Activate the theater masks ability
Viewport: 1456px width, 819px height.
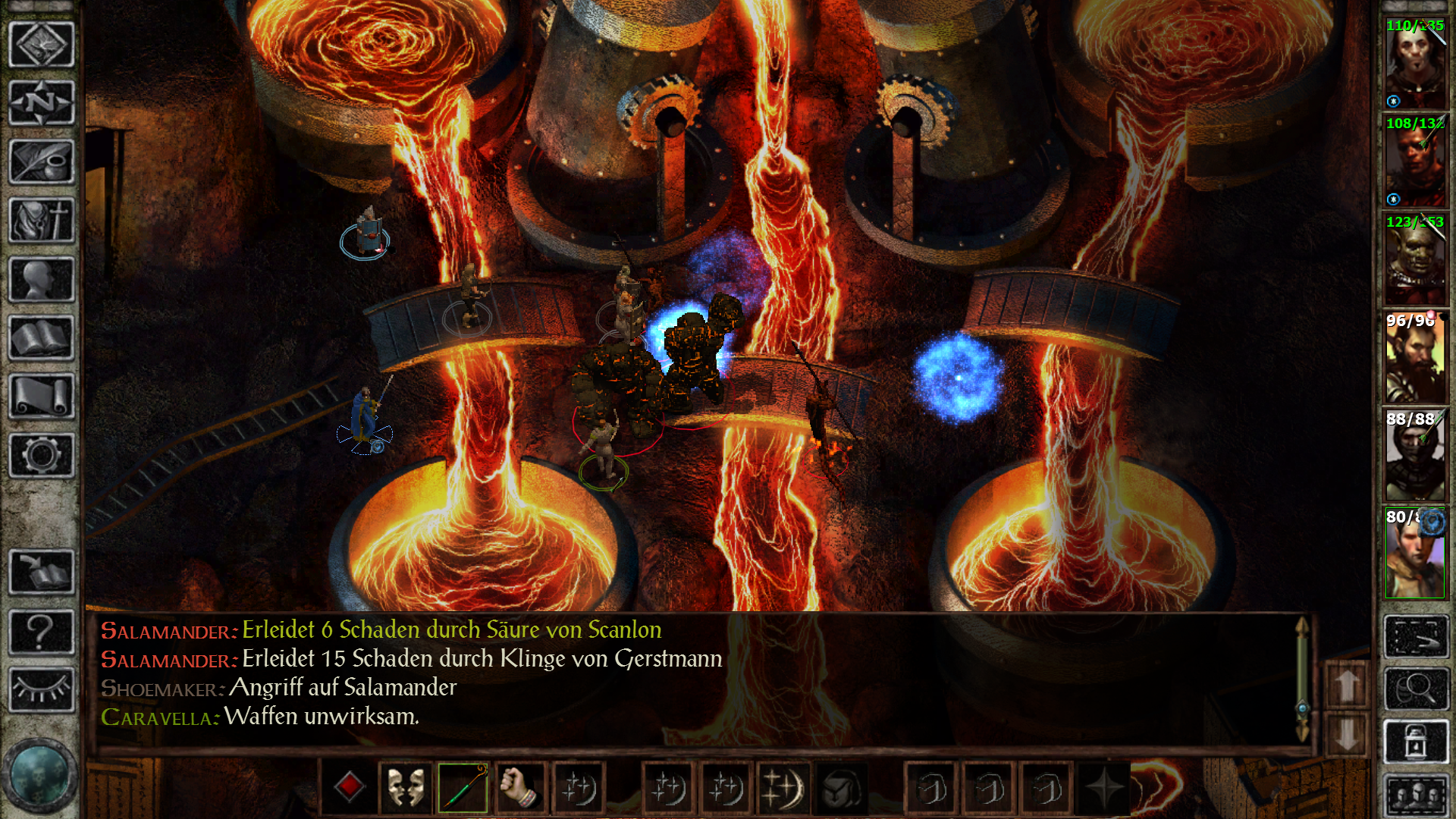[x=406, y=788]
